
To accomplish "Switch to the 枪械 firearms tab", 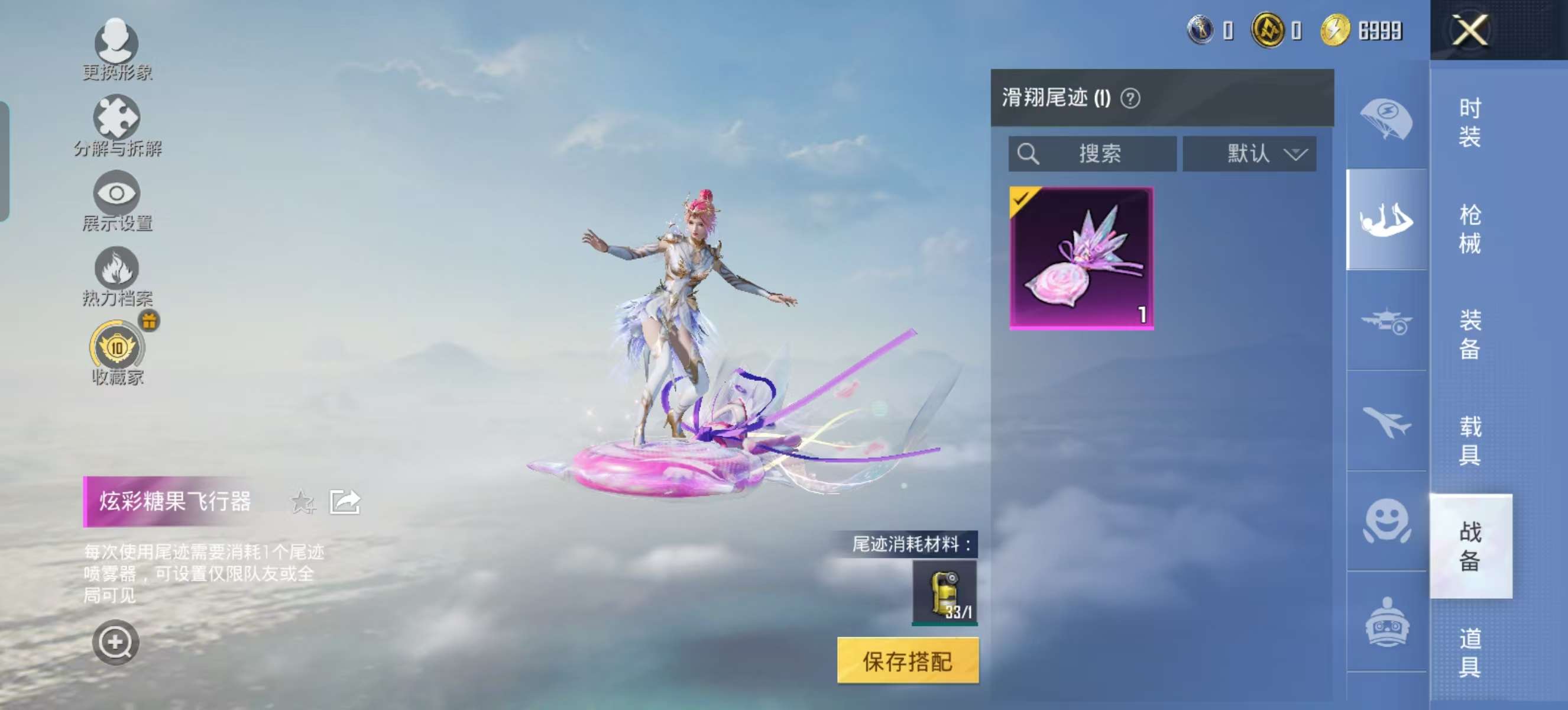I will [1469, 229].
